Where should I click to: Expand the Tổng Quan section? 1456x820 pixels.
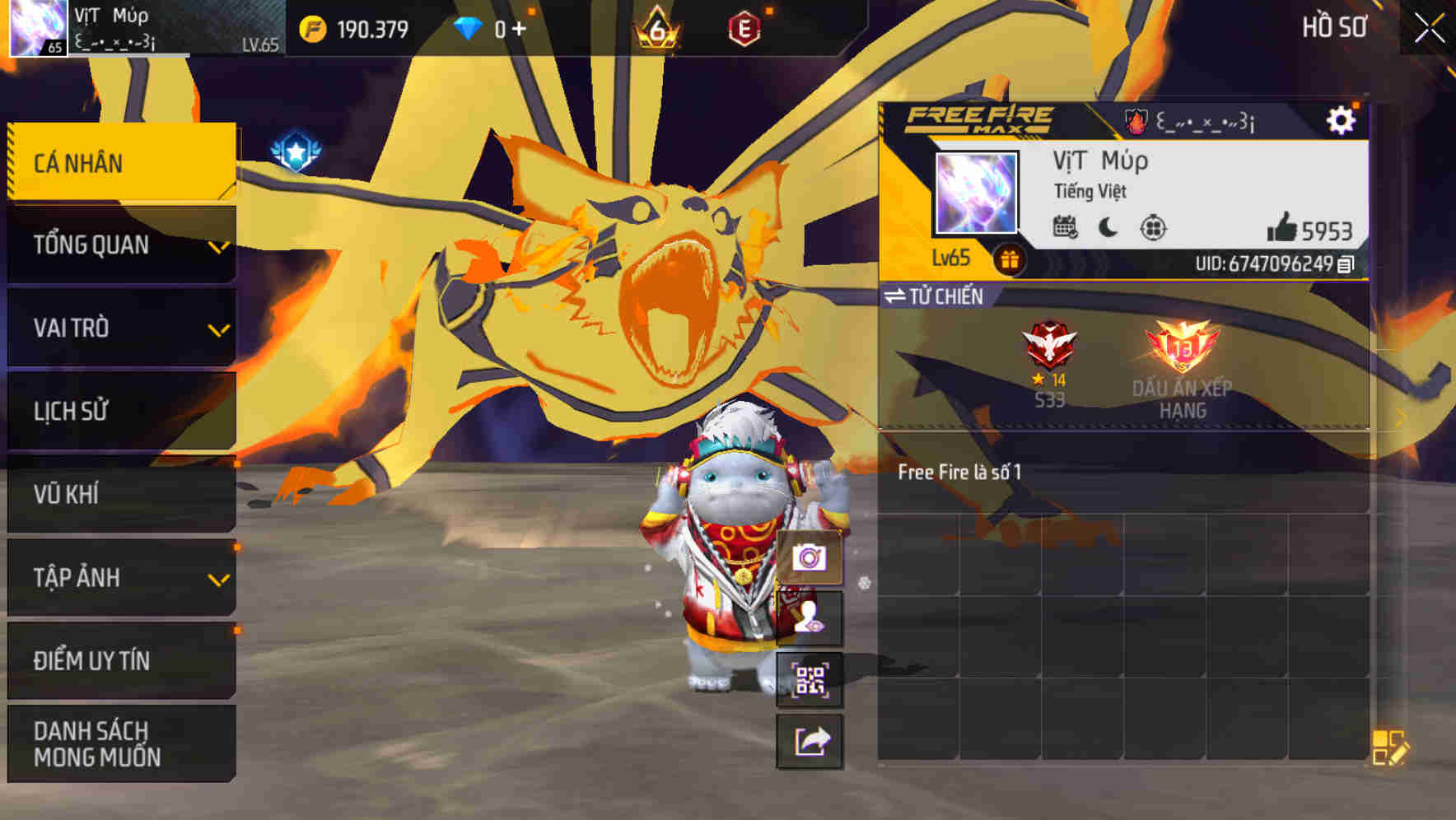(x=120, y=245)
